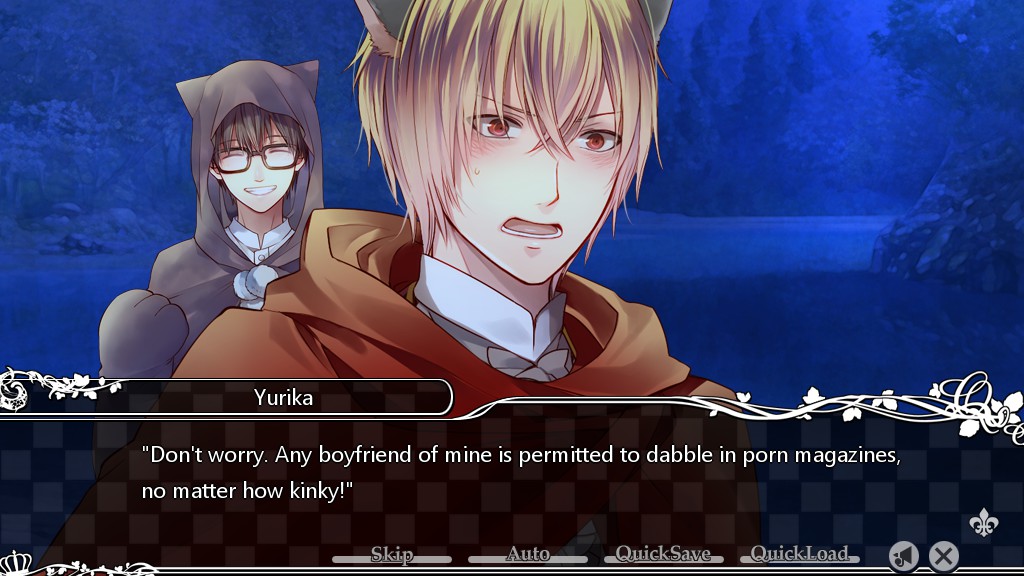Click the megaphone icon button
This screenshot has width=1024, height=576.
click(904, 556)
